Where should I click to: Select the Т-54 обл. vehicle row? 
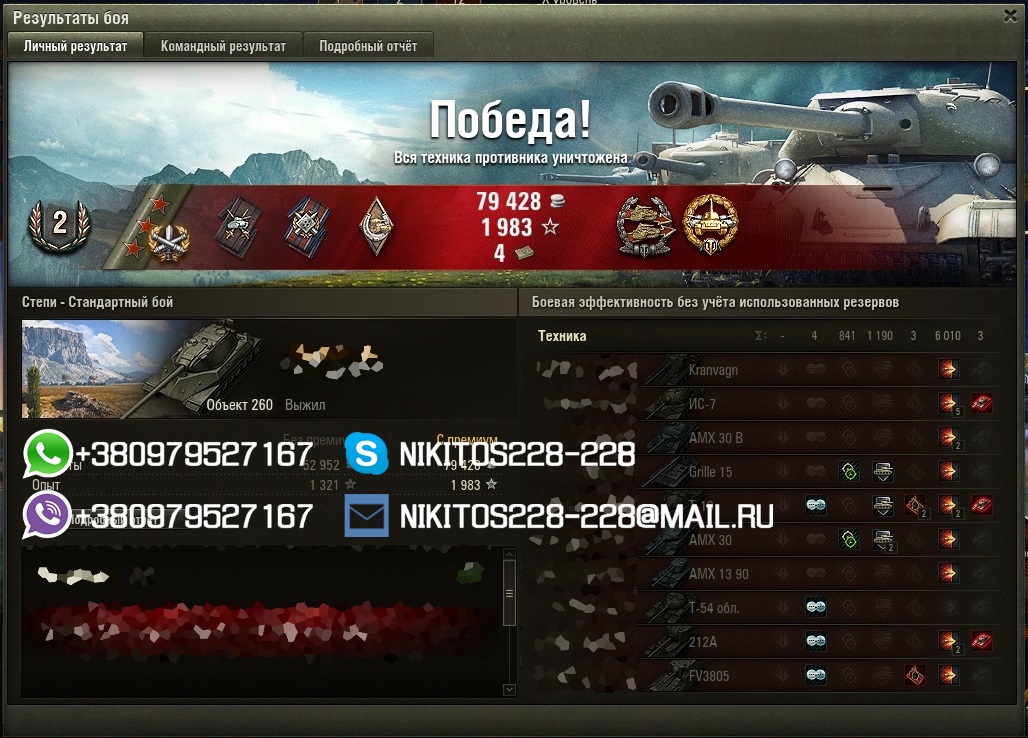(716, 608)
